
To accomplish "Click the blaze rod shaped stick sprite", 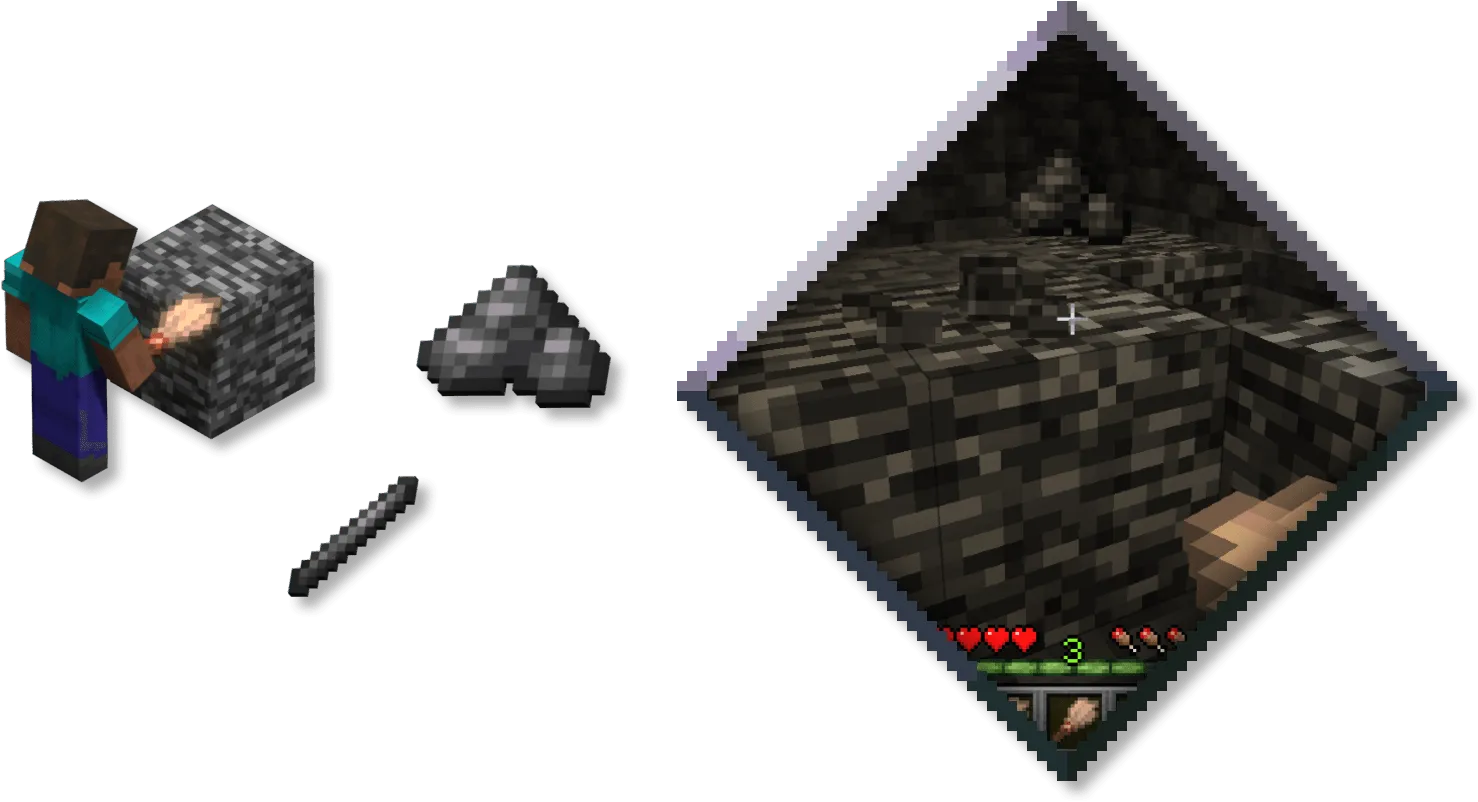I will click(360, 540).
